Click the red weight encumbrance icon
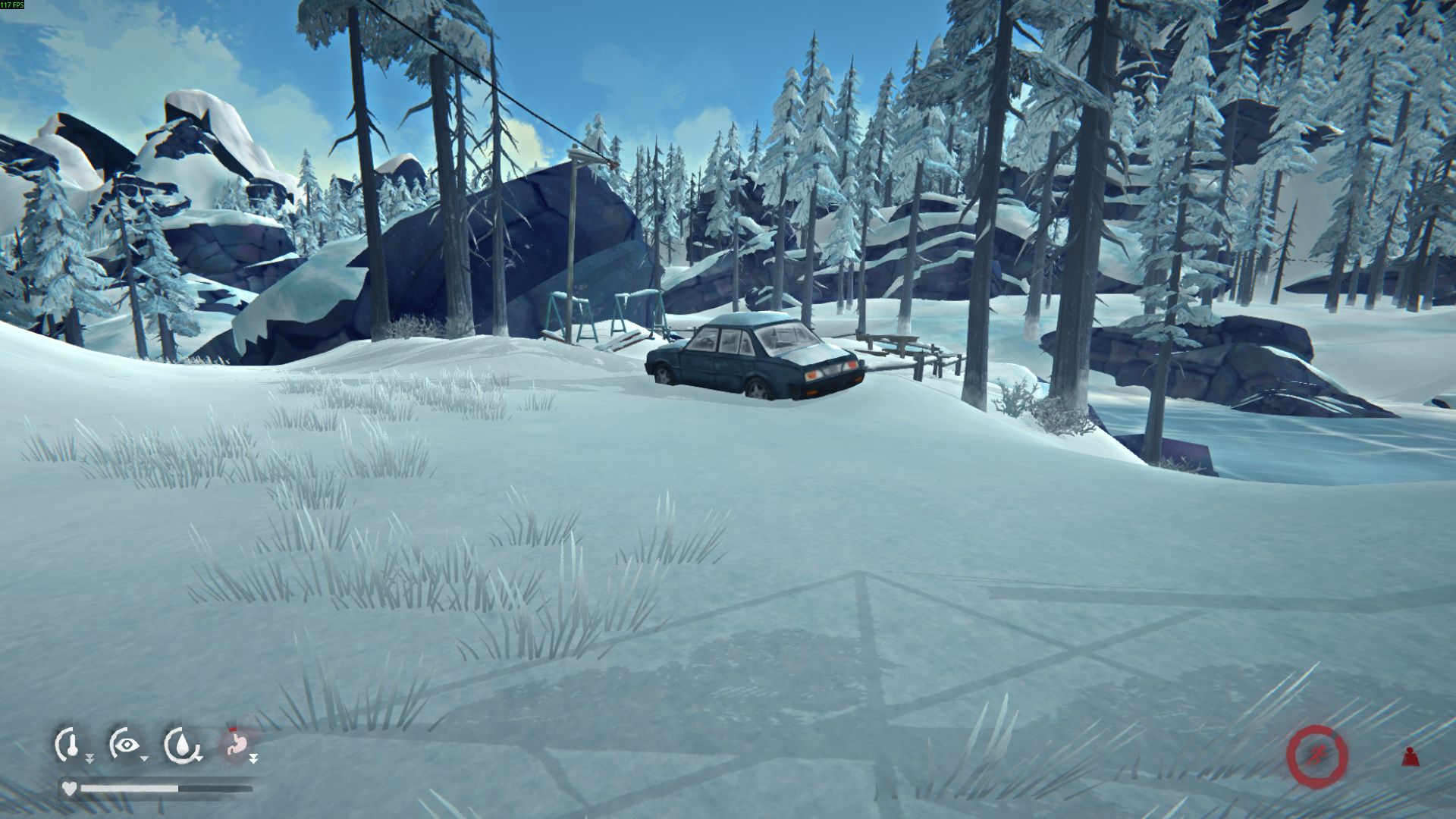Screen dimensions: 1456x819 [1410, 757]
